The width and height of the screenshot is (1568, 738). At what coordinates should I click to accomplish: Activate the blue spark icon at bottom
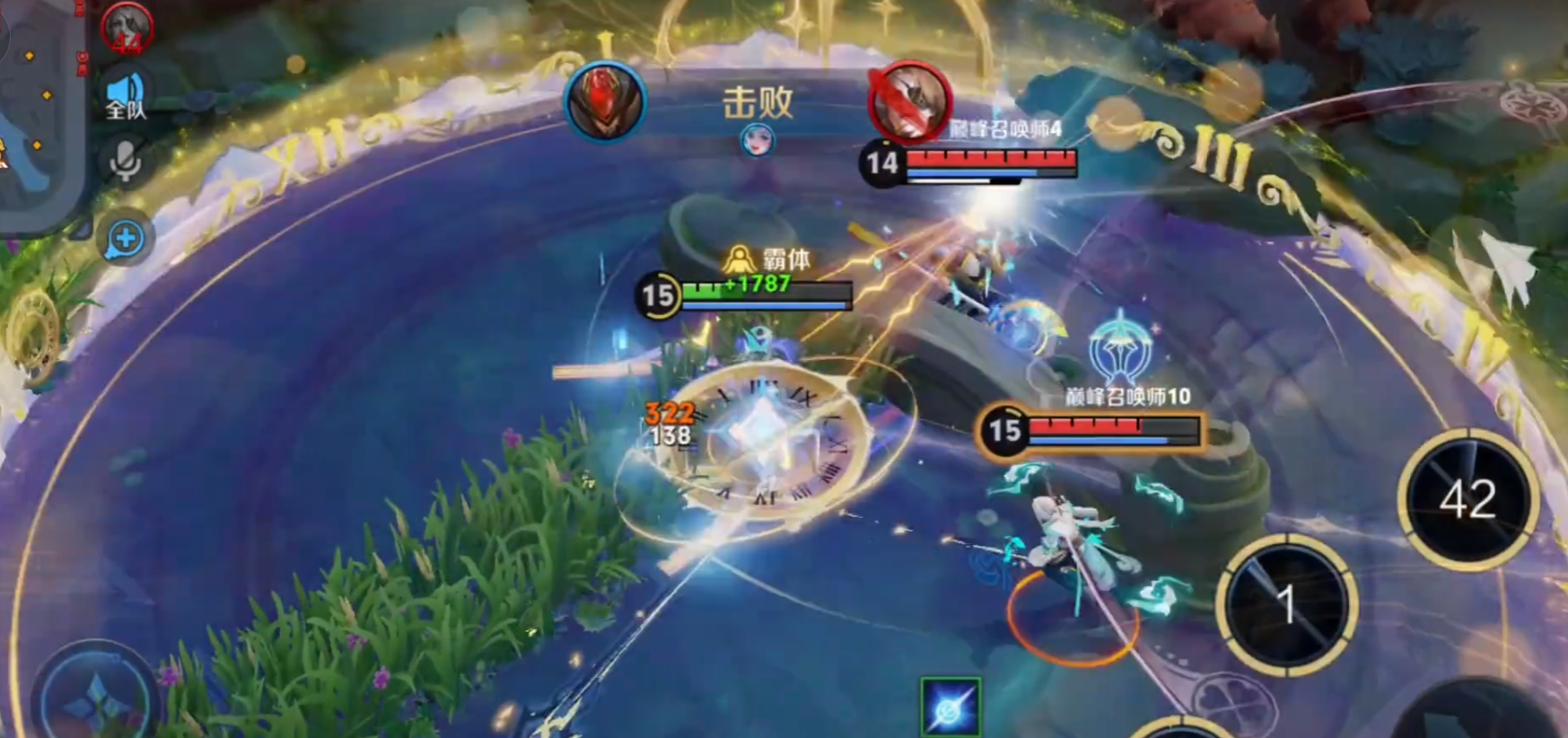point(950,708)
